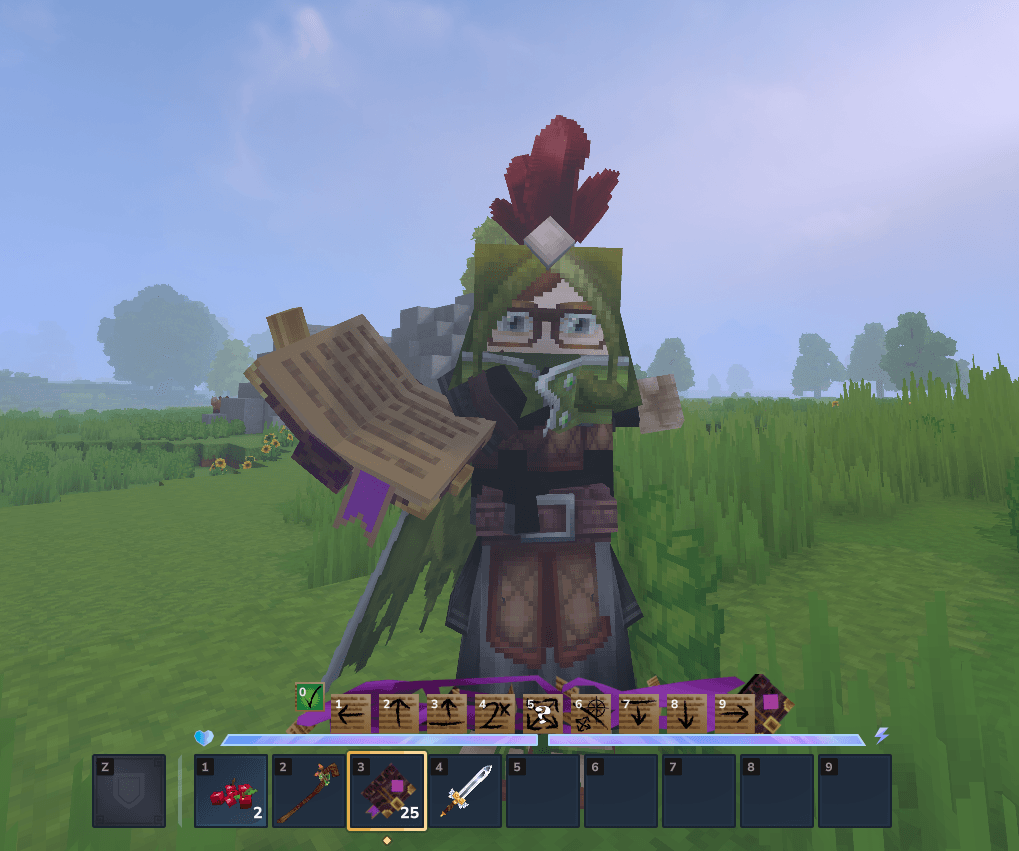Choose the sword in the hotbar

pyautogui.click(x=465, y=791)
